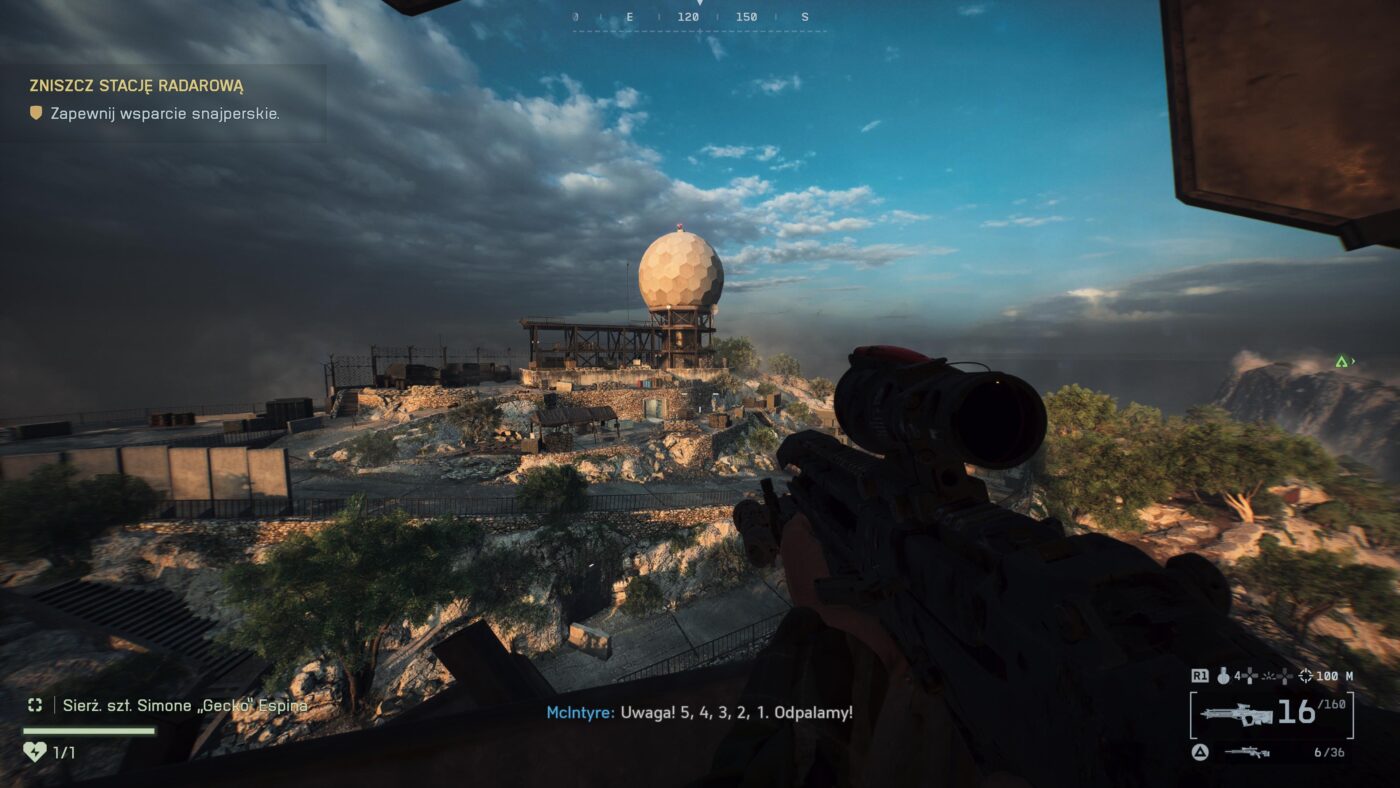Click the shield icon beside the sniper support objective
Viewport: 1400px width, 788px height.
(x=37, y=114)
